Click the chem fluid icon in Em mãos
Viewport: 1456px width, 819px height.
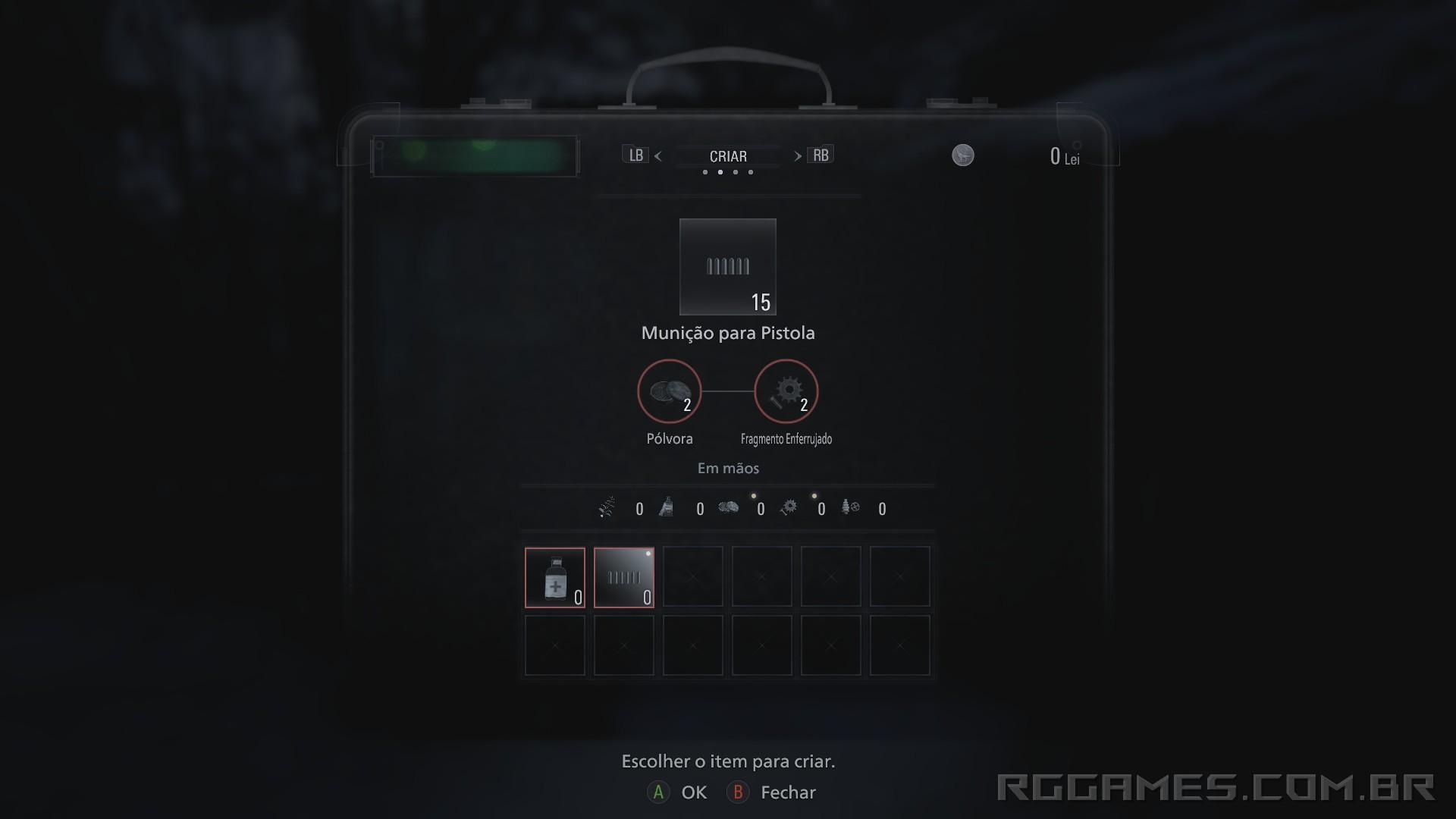point(666,508)
